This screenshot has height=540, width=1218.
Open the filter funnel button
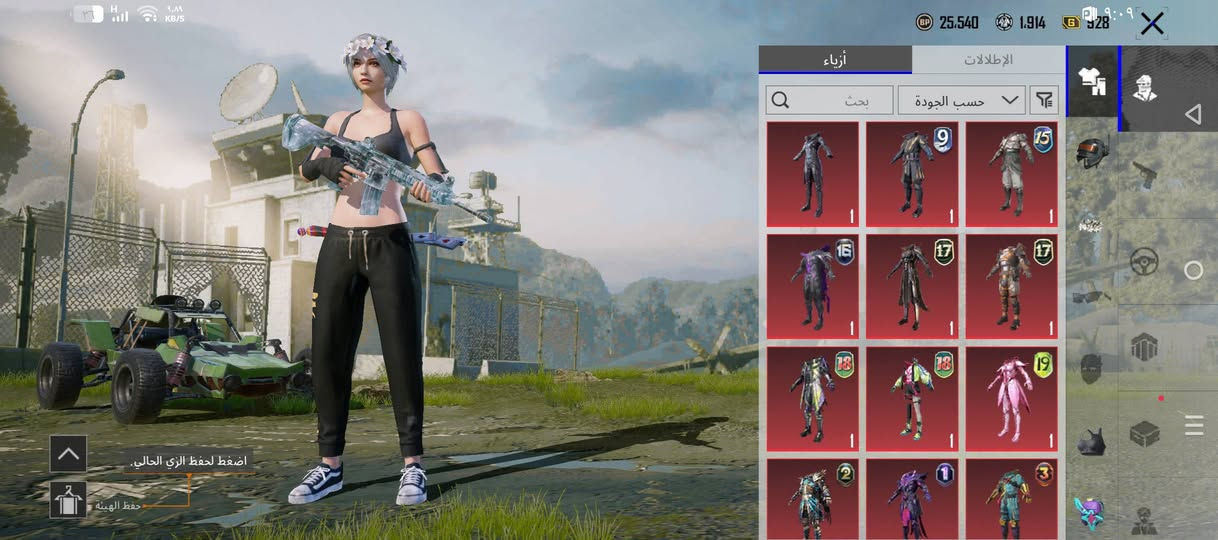pyautogui.click(x=1044, y=100)
